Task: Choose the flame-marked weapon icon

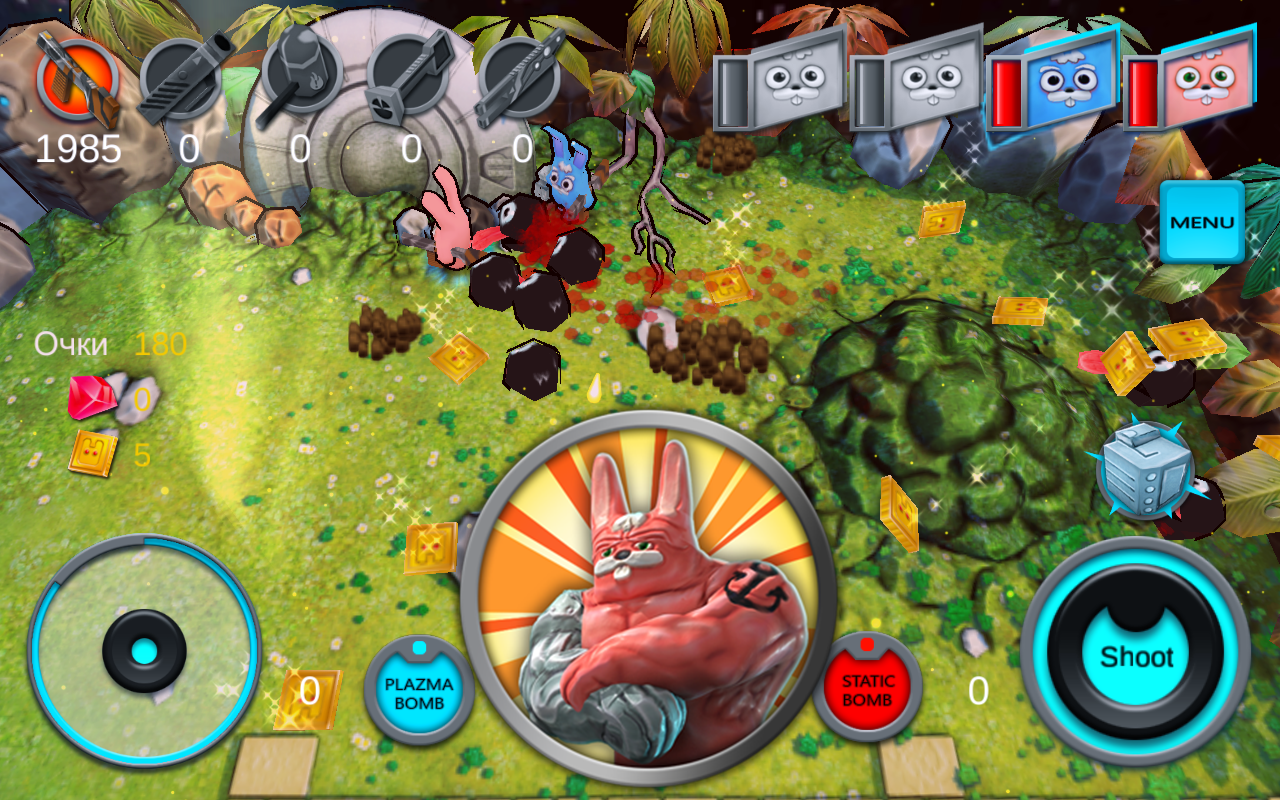Action: (298, 75)
